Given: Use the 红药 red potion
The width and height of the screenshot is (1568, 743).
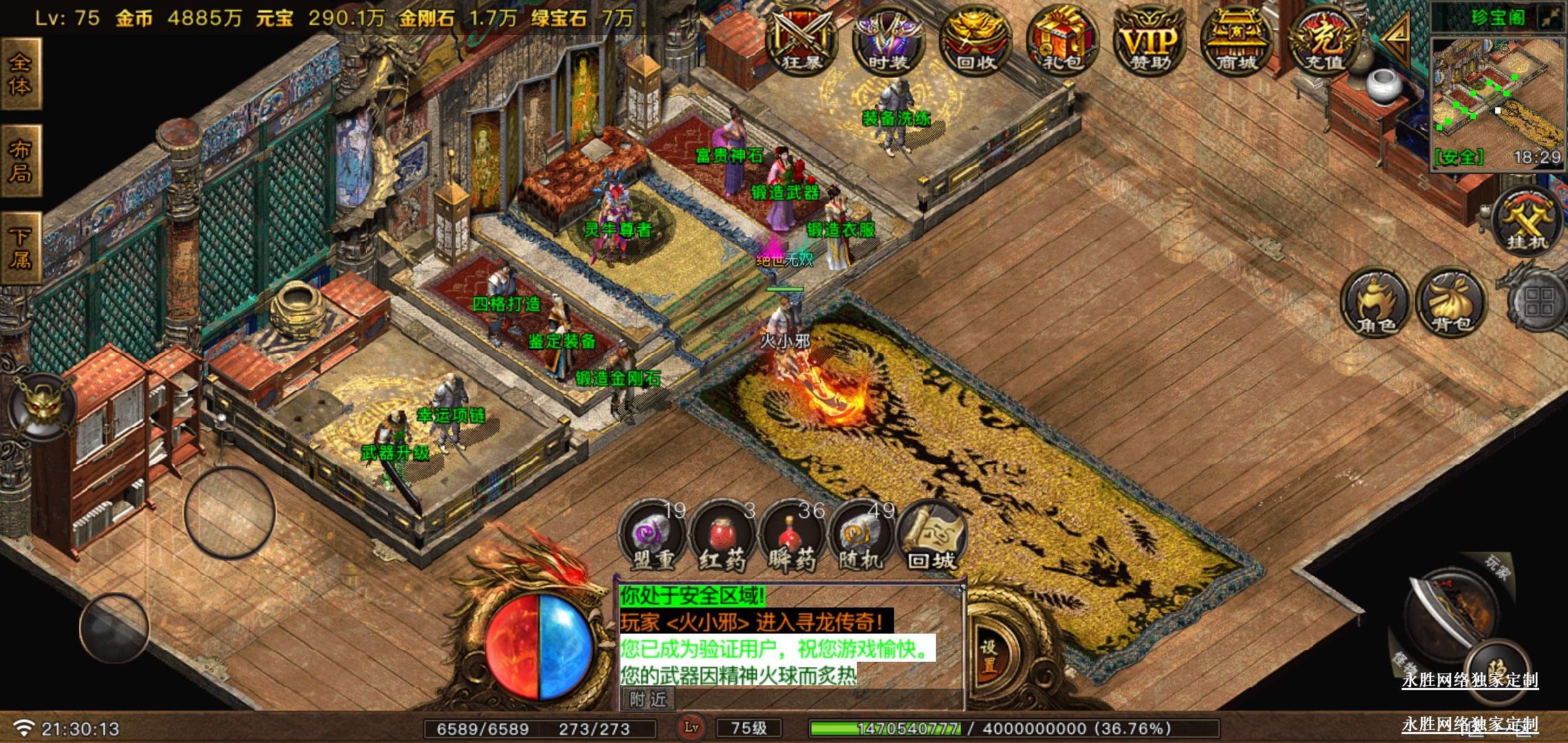Looking at the screenshot, I should 722,537.
